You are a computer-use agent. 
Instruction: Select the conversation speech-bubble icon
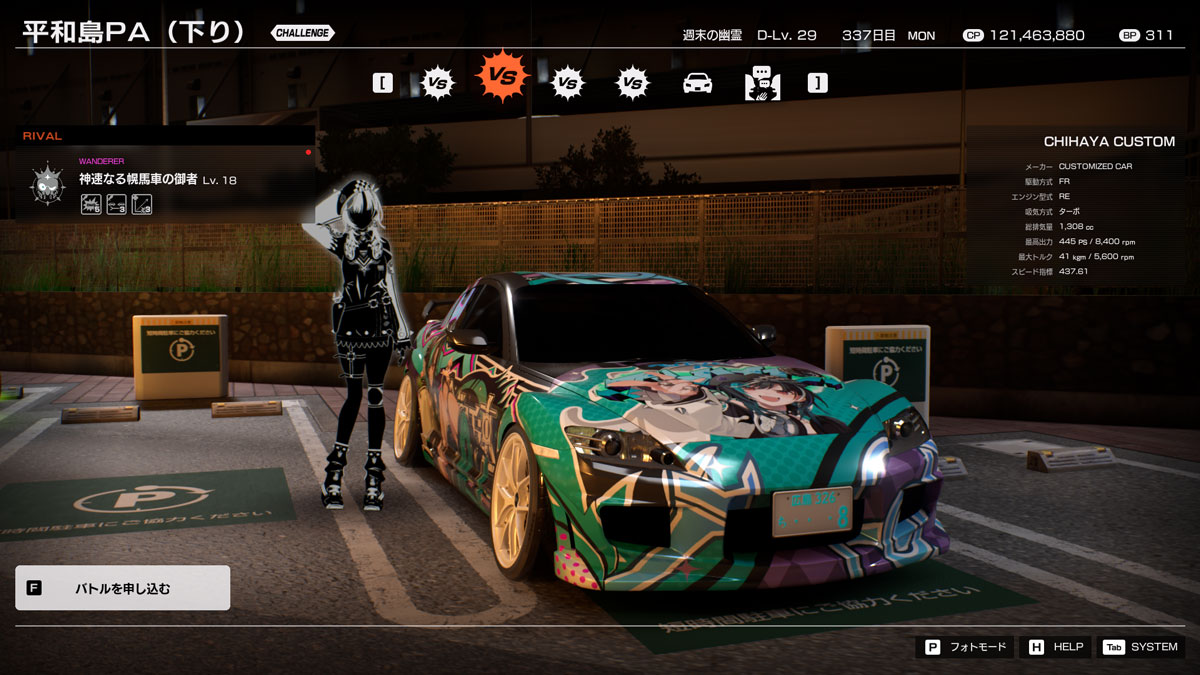tap(762, 83)
